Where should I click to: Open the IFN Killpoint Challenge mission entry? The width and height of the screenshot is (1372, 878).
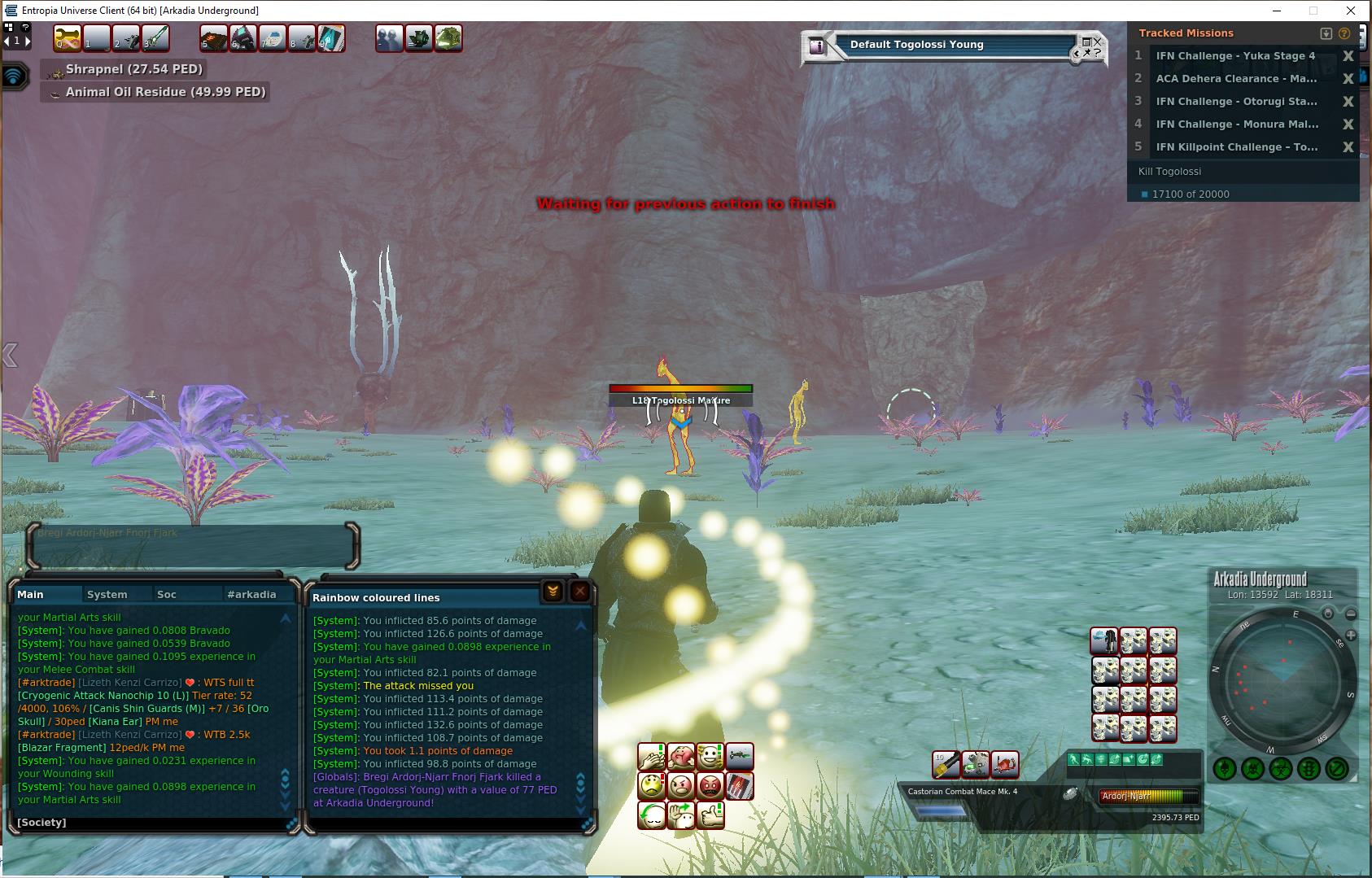click(x=1235, y=147)
